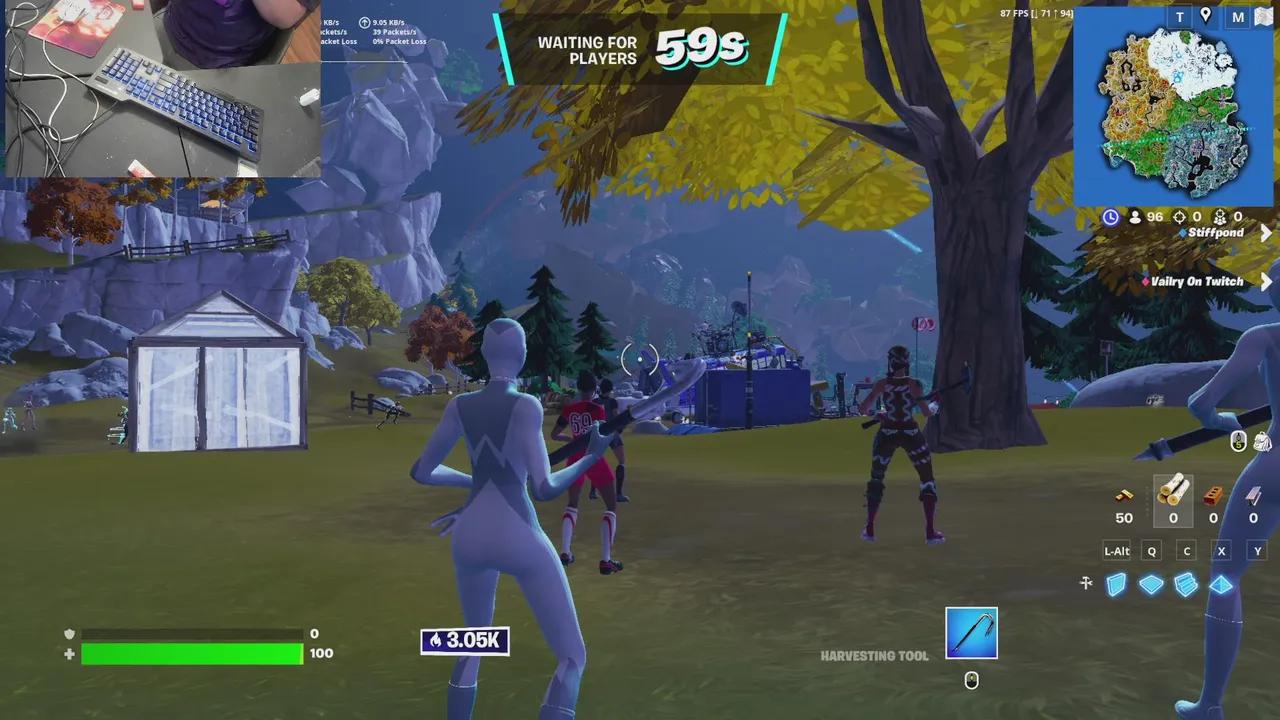Click the green health bar

(x=190, y=654)
